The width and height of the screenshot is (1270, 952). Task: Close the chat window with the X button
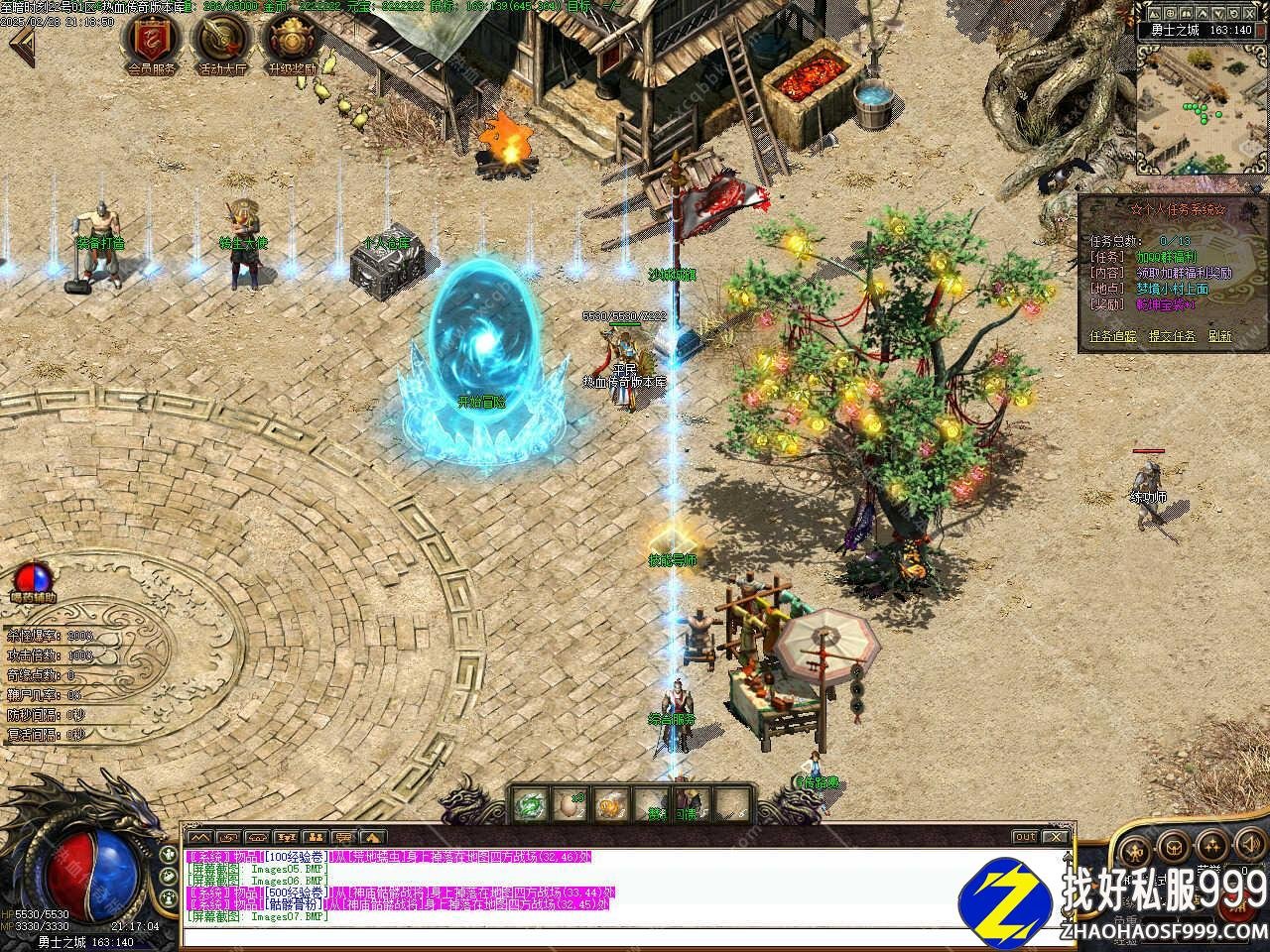pos(1056,837)
